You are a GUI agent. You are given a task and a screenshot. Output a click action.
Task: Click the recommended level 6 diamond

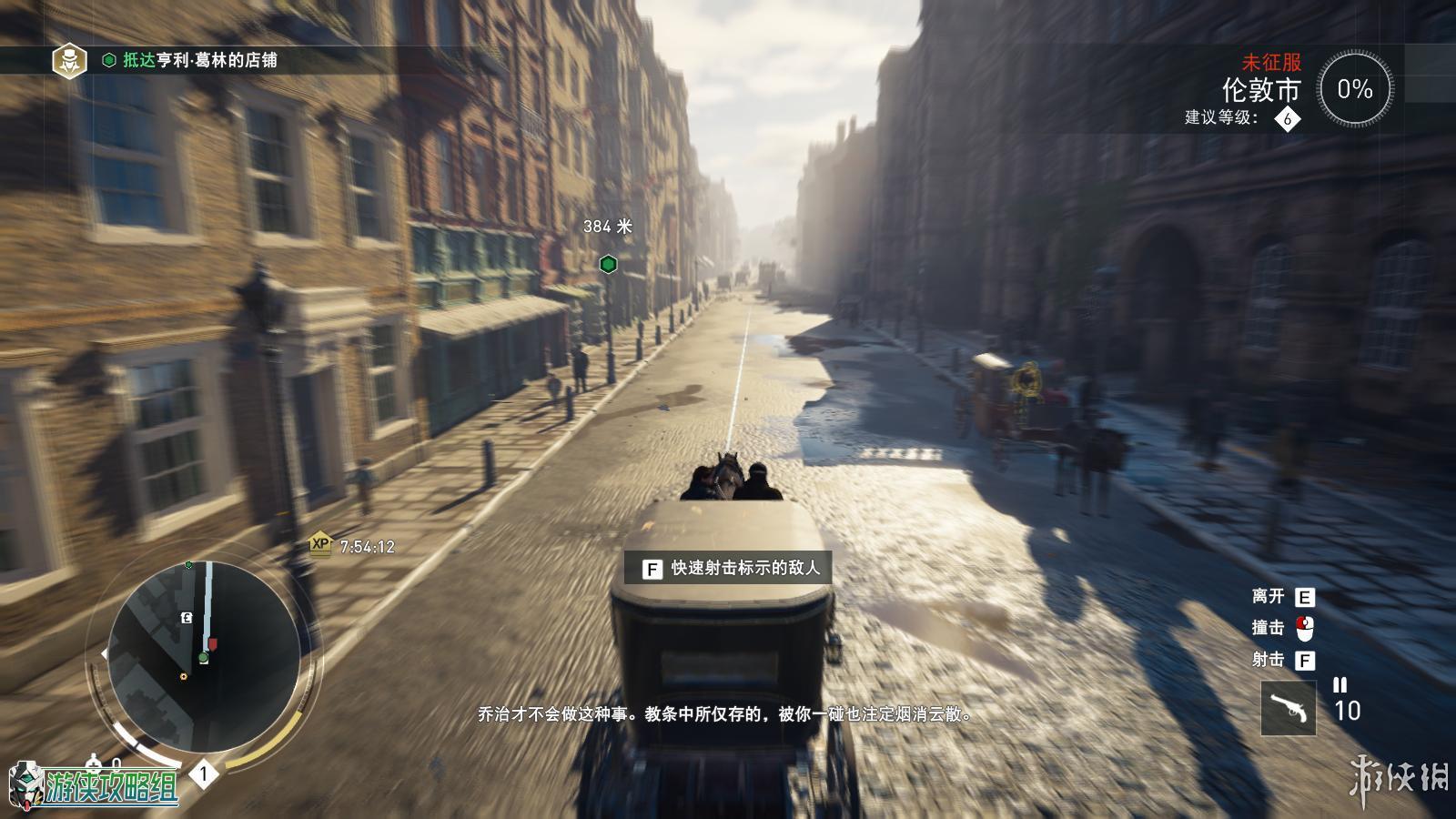[x=1287, y=118]
